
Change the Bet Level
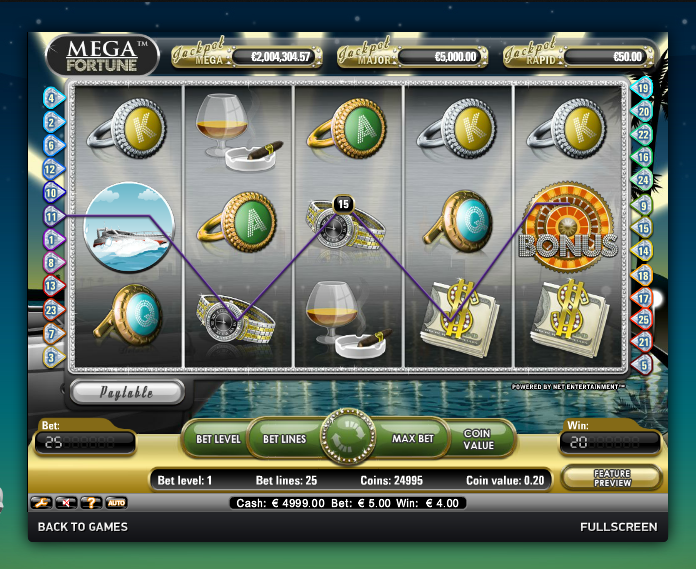(217, 439)
